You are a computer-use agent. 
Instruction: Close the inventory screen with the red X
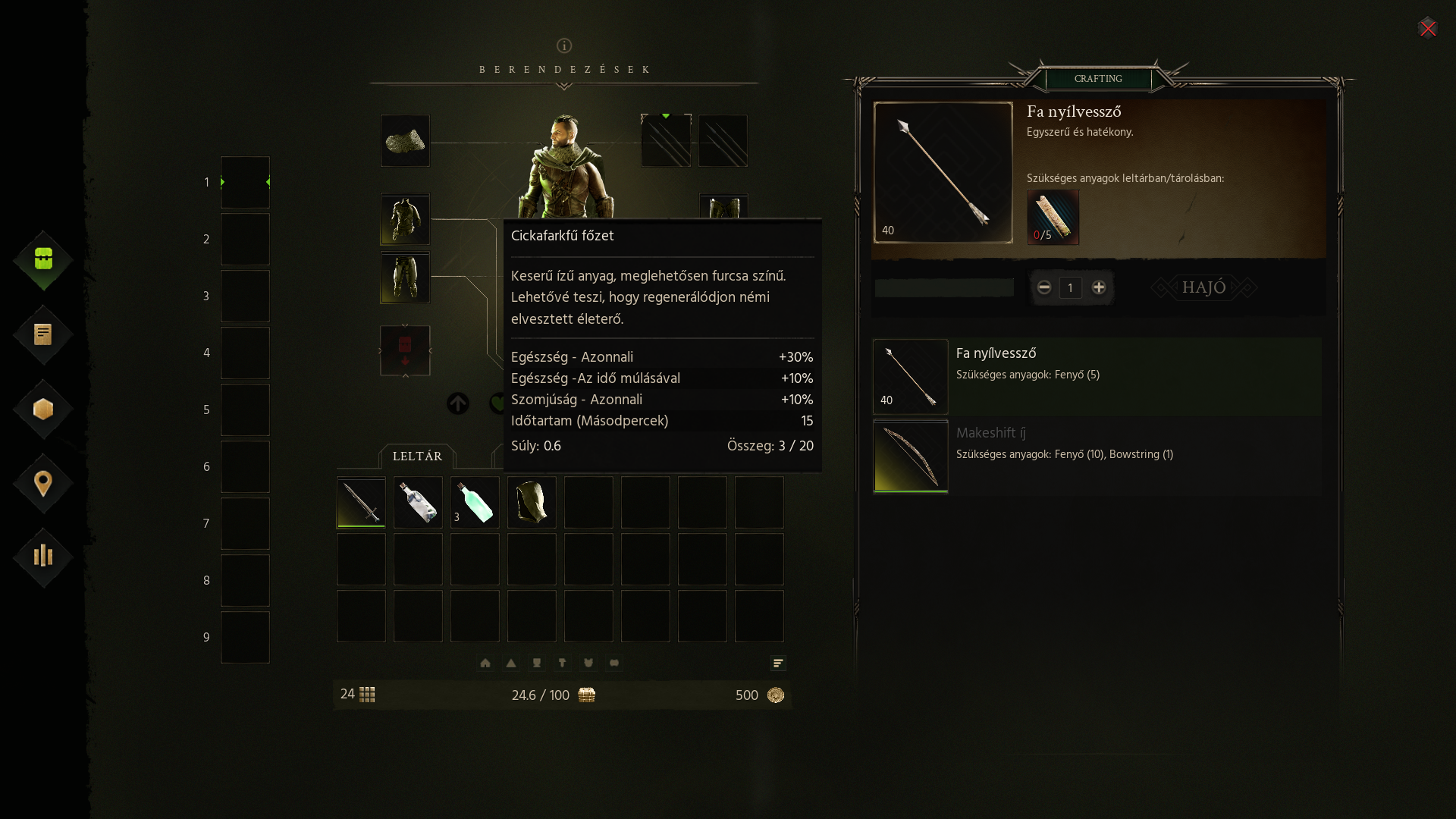(x=1427, y=29)
